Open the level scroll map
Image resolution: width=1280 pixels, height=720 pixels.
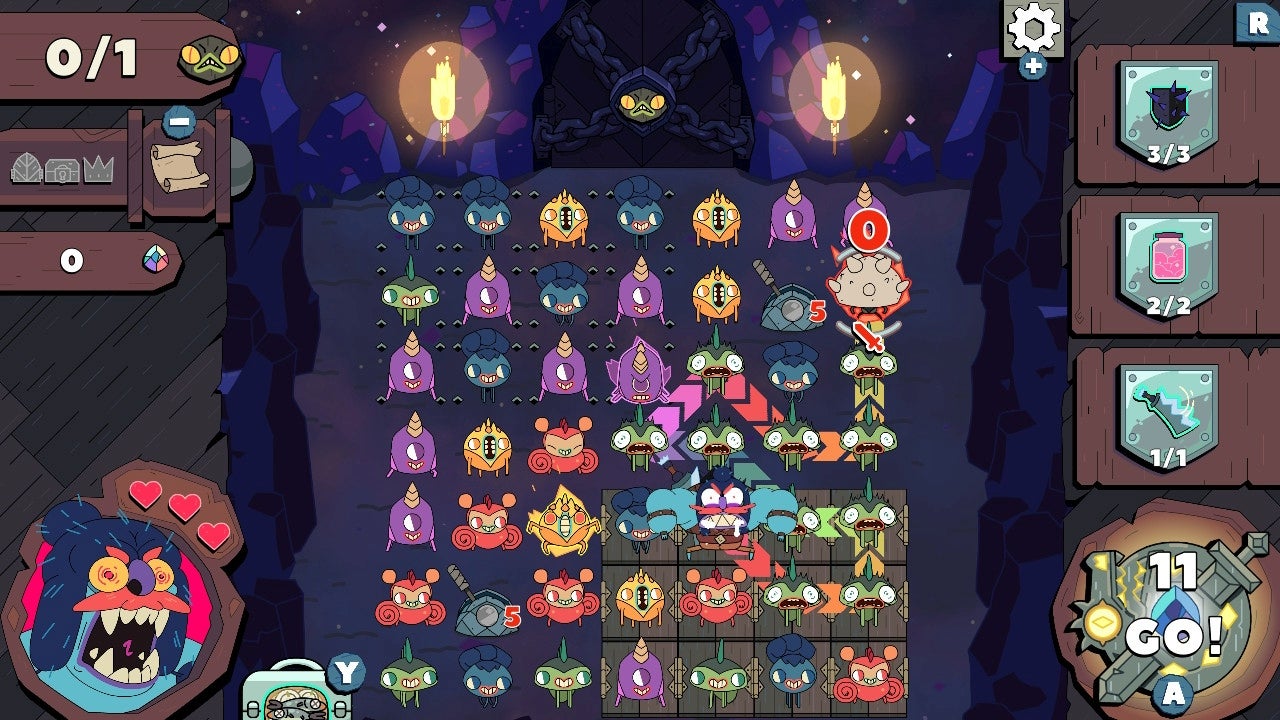178,165
